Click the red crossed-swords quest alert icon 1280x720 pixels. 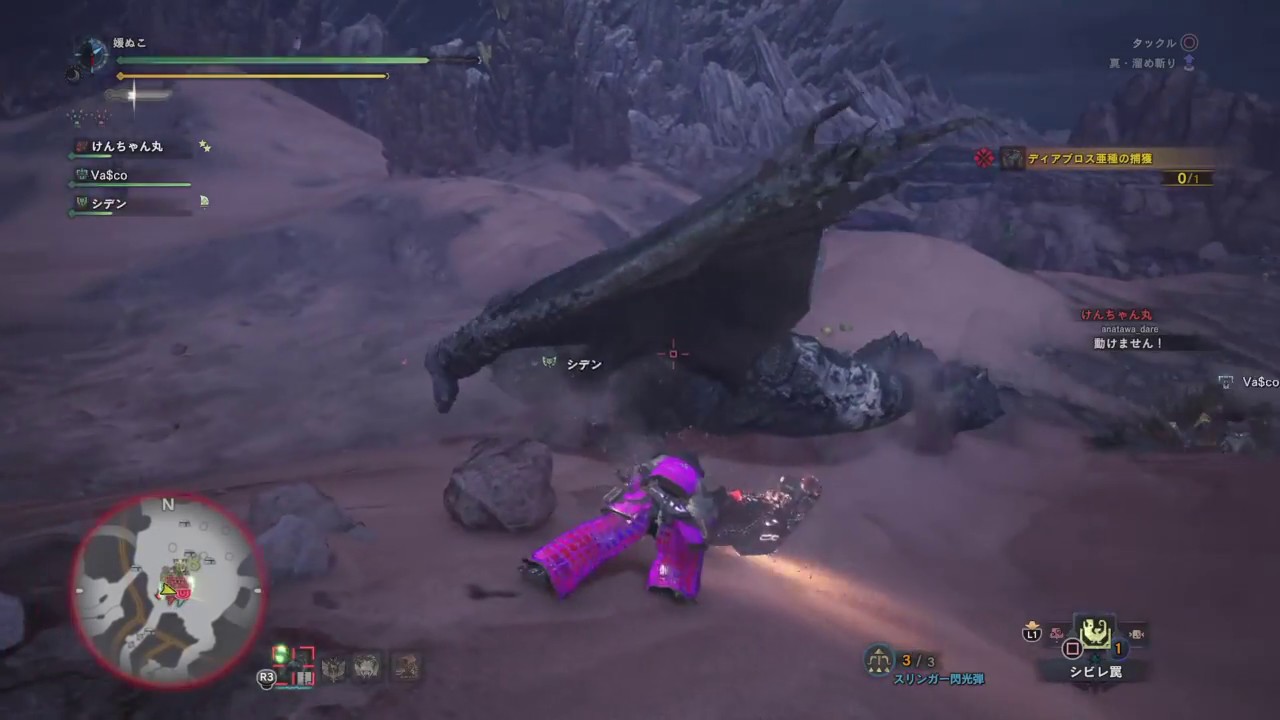click(x=985, y=158)
